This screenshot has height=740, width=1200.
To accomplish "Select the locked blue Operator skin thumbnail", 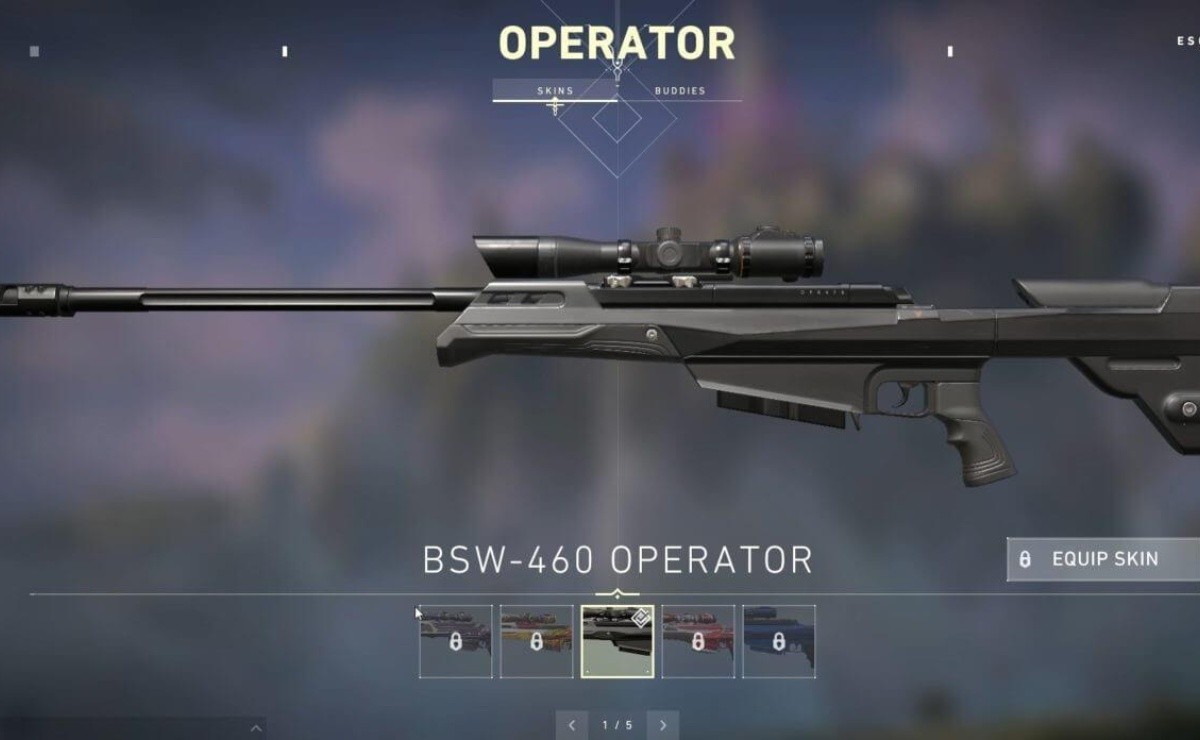I will [x=779, y=641].
